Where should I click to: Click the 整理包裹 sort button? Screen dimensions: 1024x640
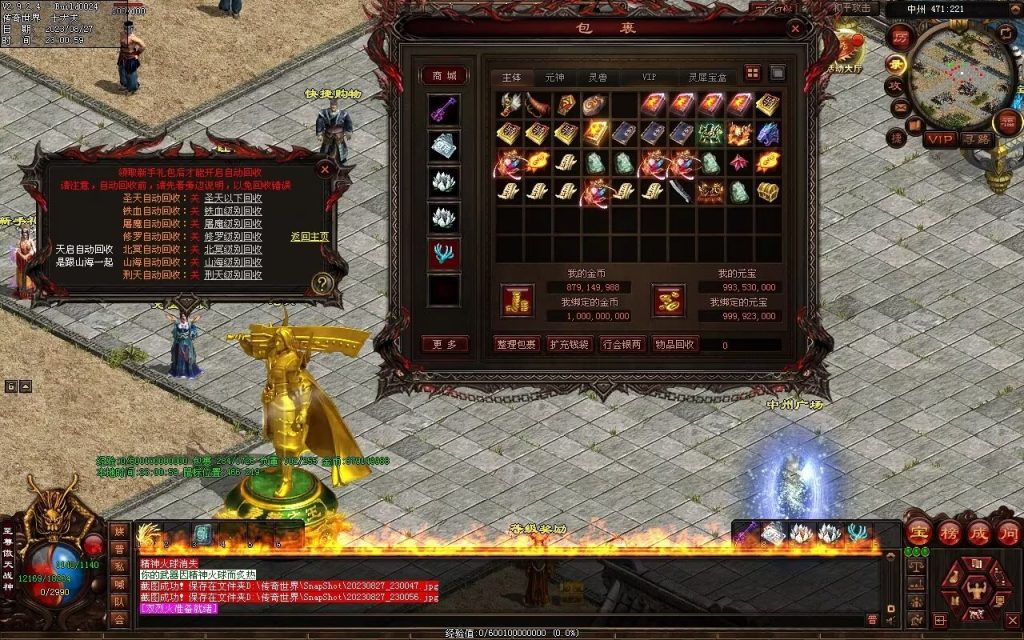(515, 344)
